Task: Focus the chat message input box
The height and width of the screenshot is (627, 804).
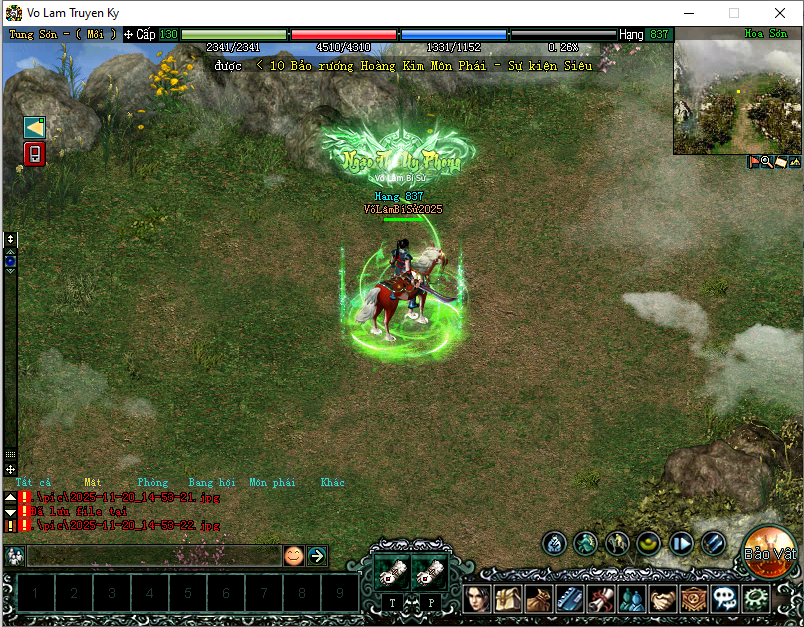Action: (153, 555)
